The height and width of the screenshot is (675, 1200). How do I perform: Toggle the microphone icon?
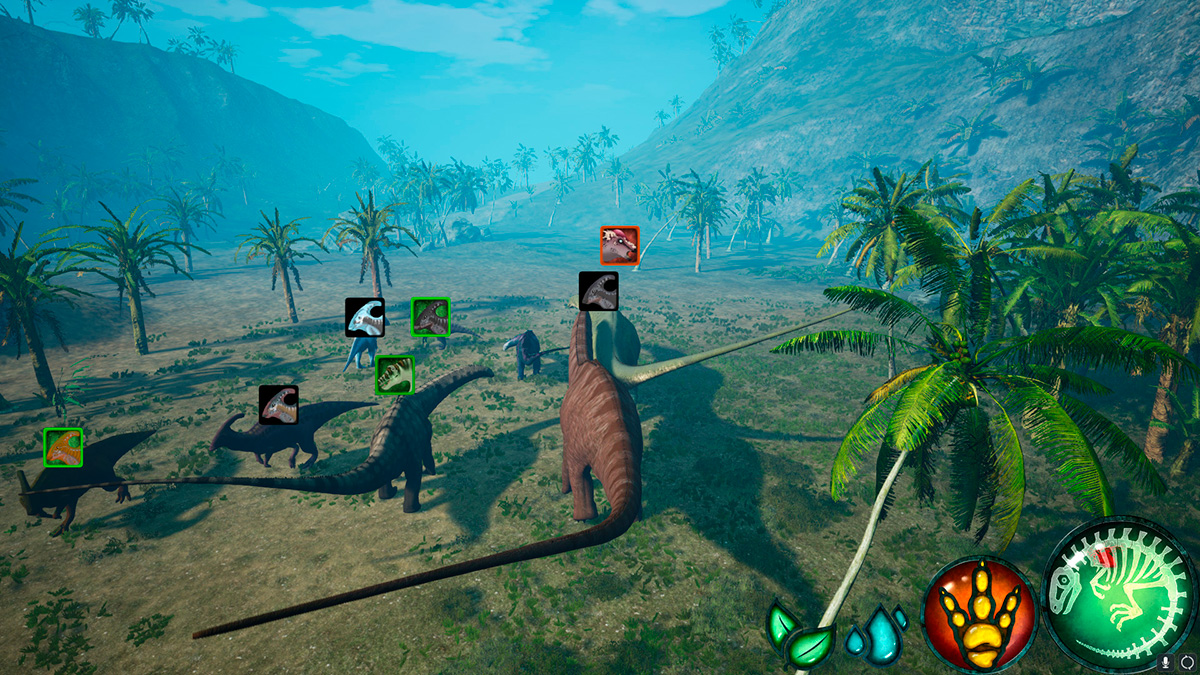1166,661
